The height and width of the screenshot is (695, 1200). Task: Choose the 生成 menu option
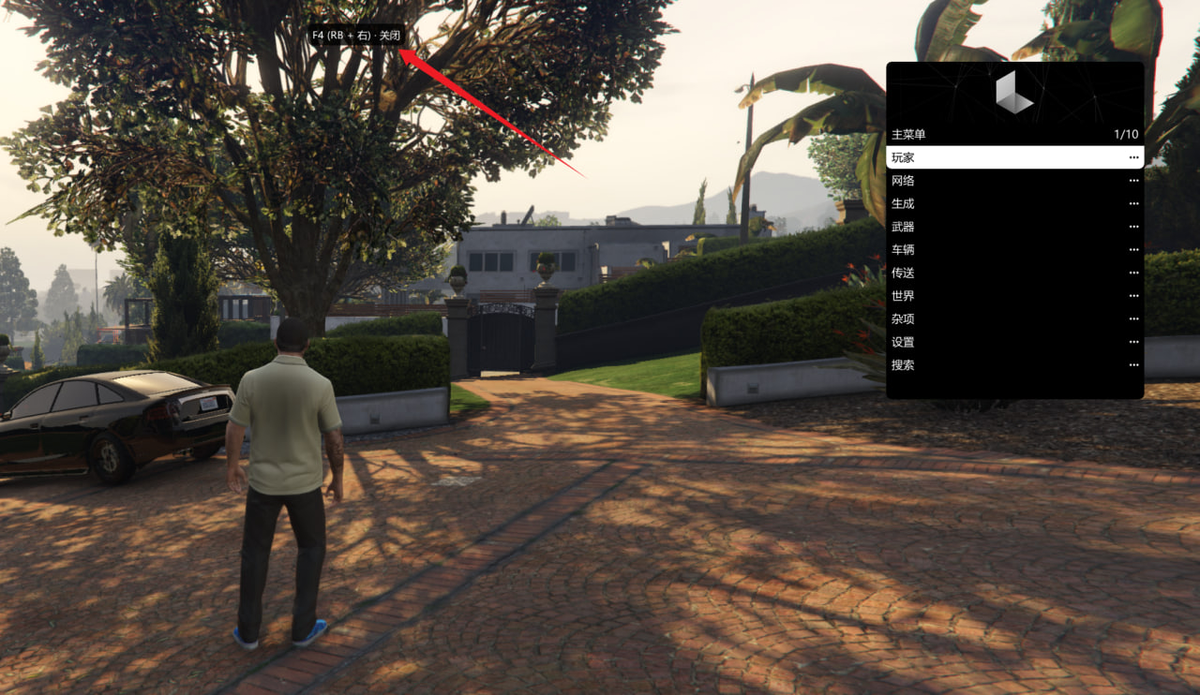(x=1014, y=204)
